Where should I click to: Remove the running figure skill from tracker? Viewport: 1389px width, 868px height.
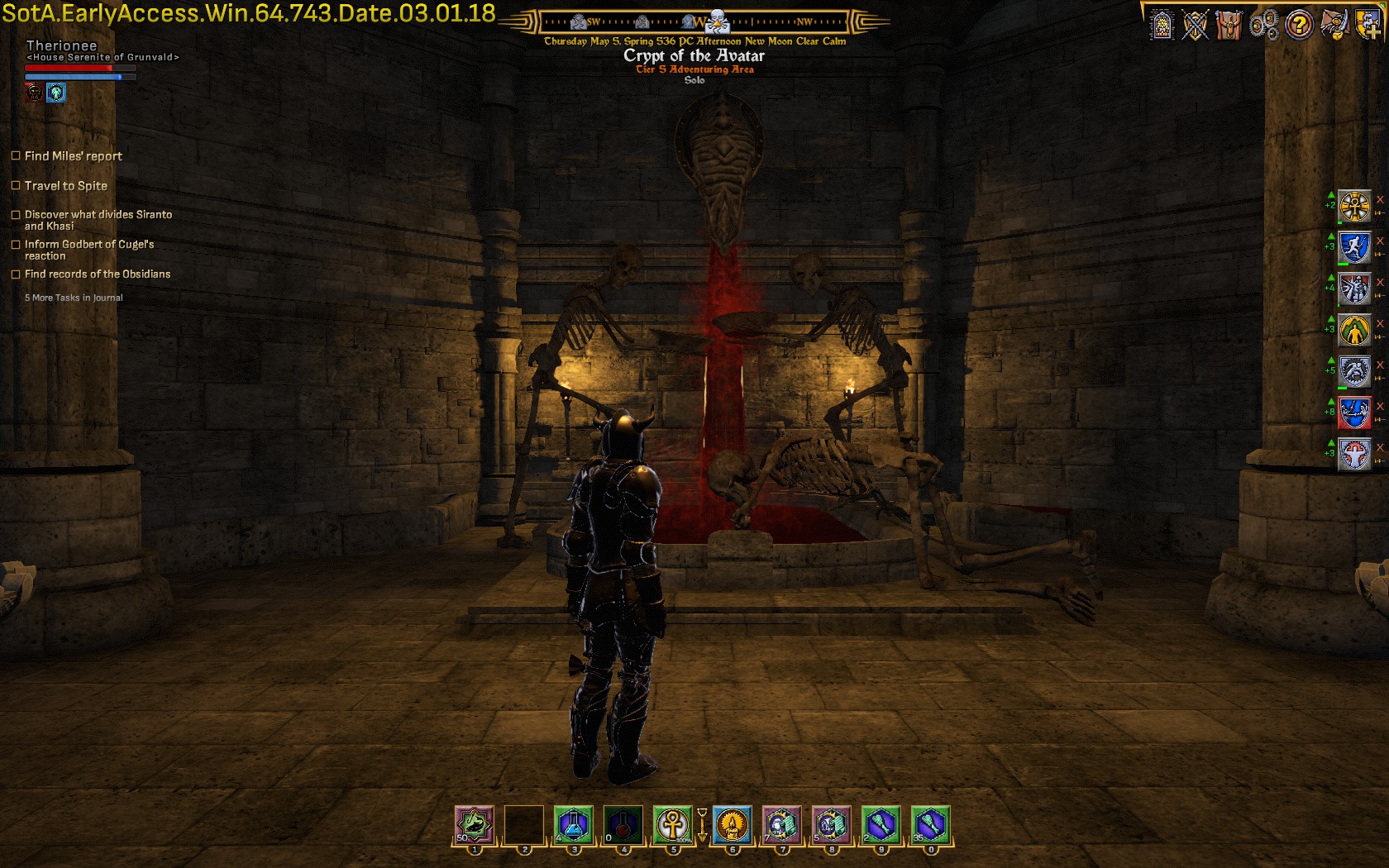coord(1379,241)
